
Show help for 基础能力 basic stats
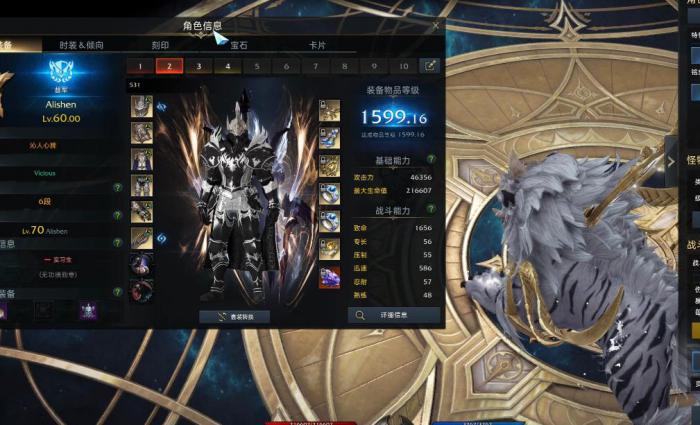[x=432, y=159]
